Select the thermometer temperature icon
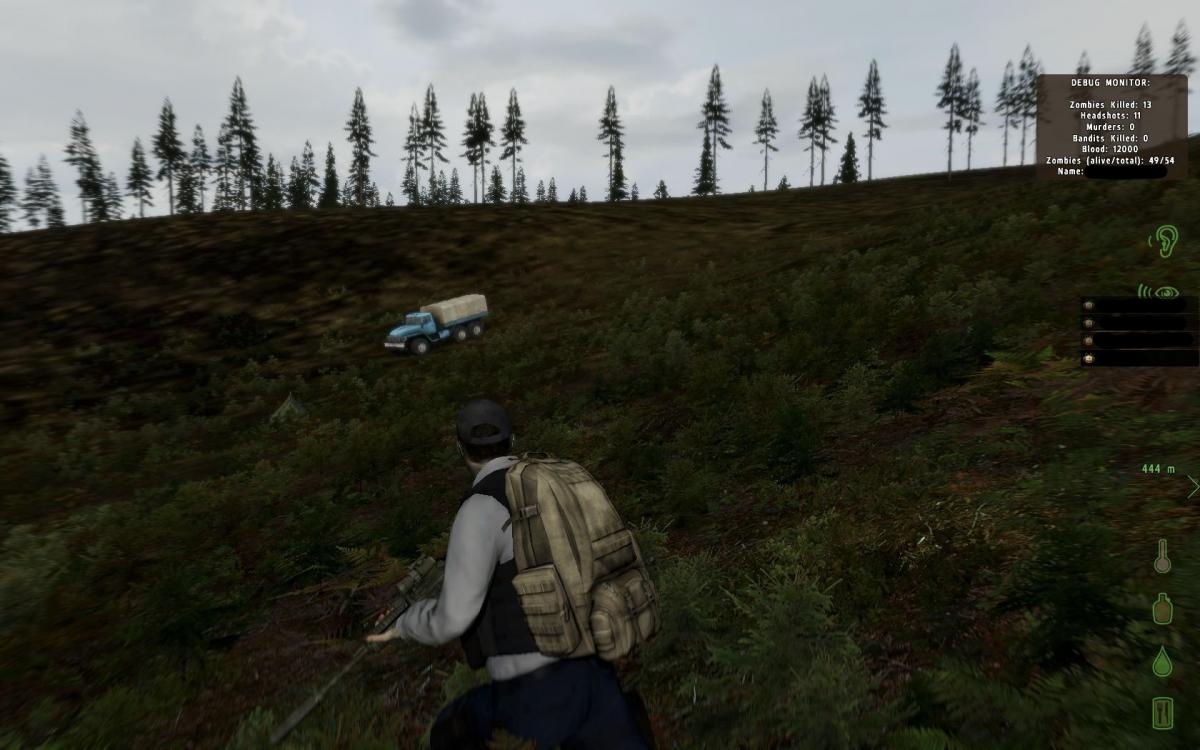The image size is (1200, 750). coord(1162,557)
